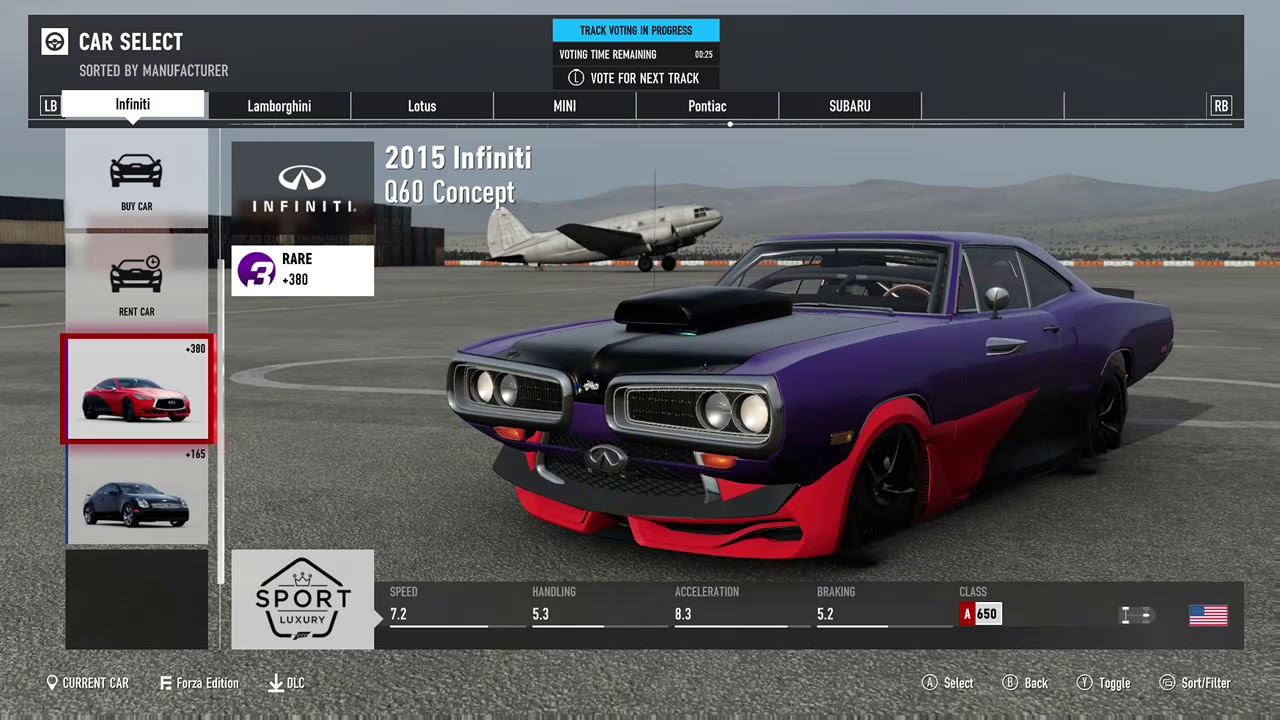Select the dark blue Infiniti car thumbnail
Image resolution: width=1280 pixels, height=720 pixels.
(137, 495)
